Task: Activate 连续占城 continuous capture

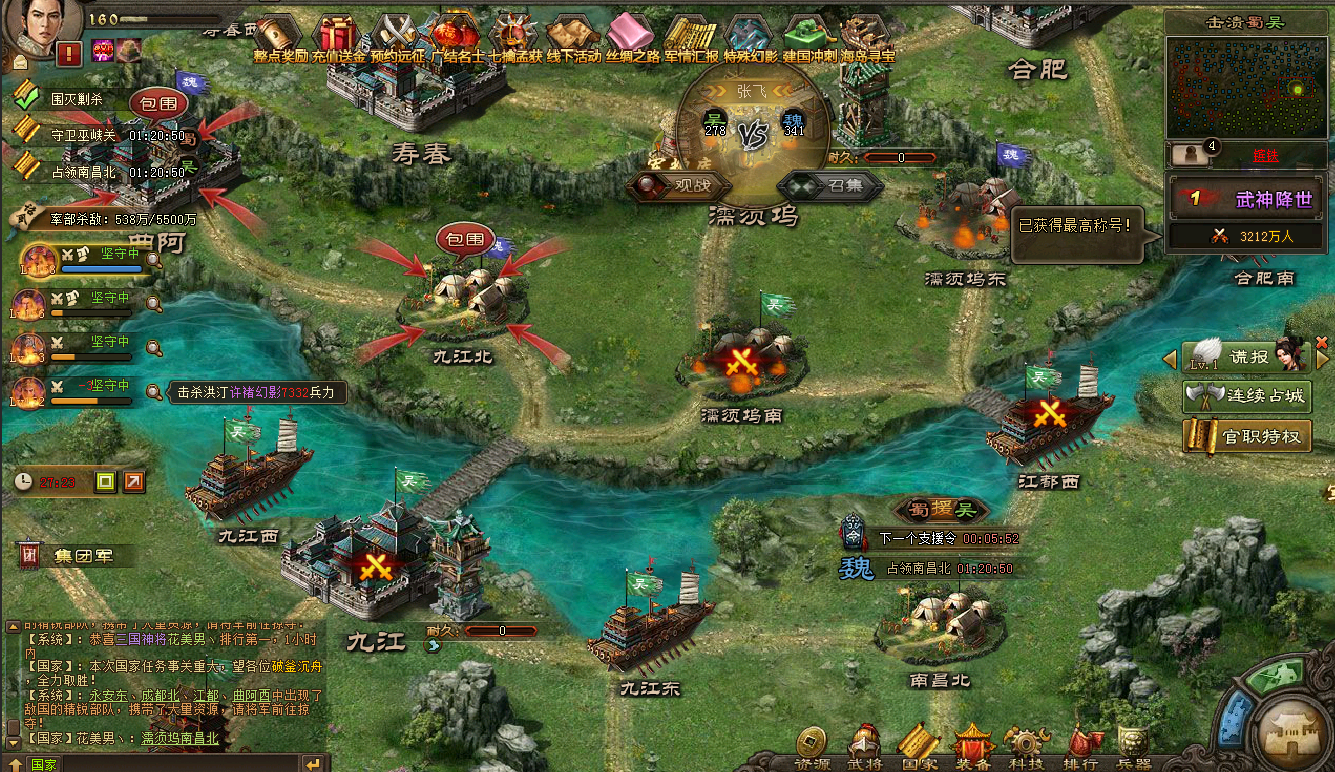Action: pos(1246,396)
